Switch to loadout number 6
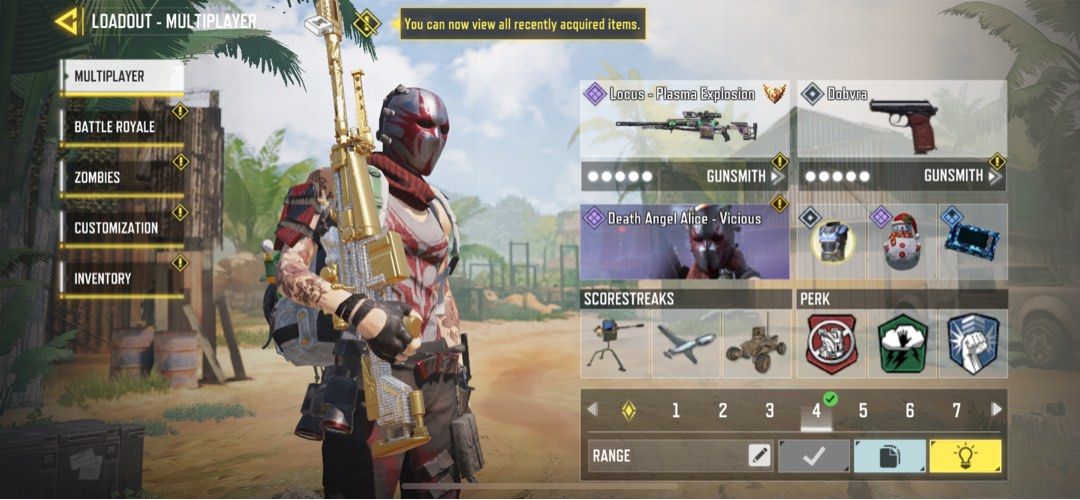Image resolution: width=1080 pixels, height=500 pixels. click(910, 410)
